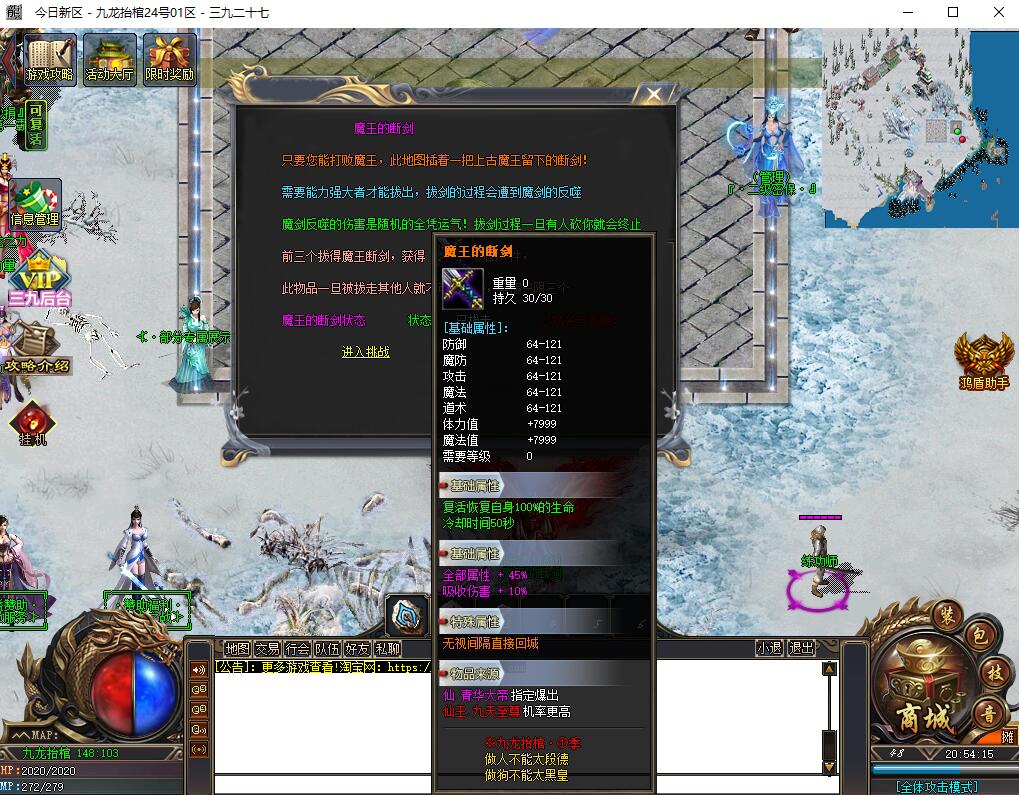Click the 地图 map button
The image size is (1019, 795).
pyautogui.click(x=237, y=648)
